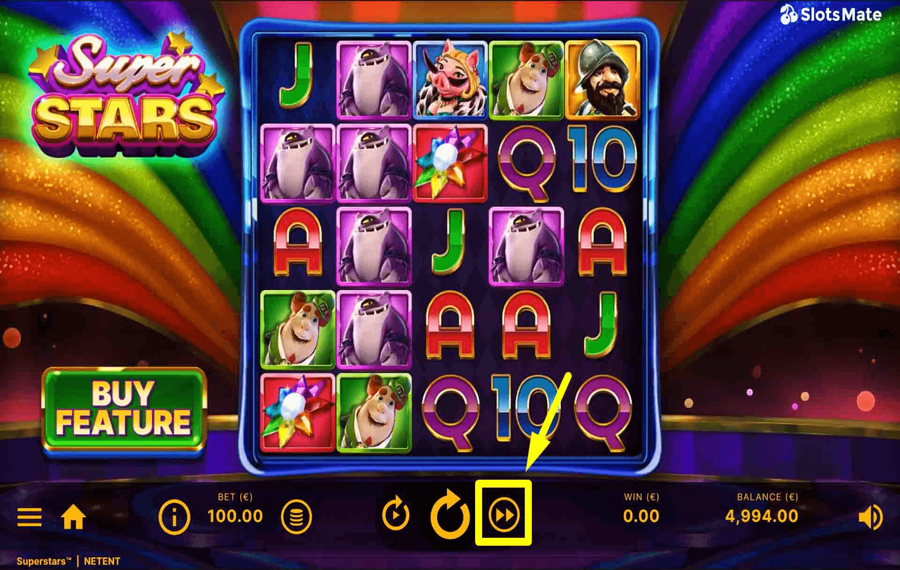900x570 pixels.
Task: Open the autoplay options
Action: point(396,515)
